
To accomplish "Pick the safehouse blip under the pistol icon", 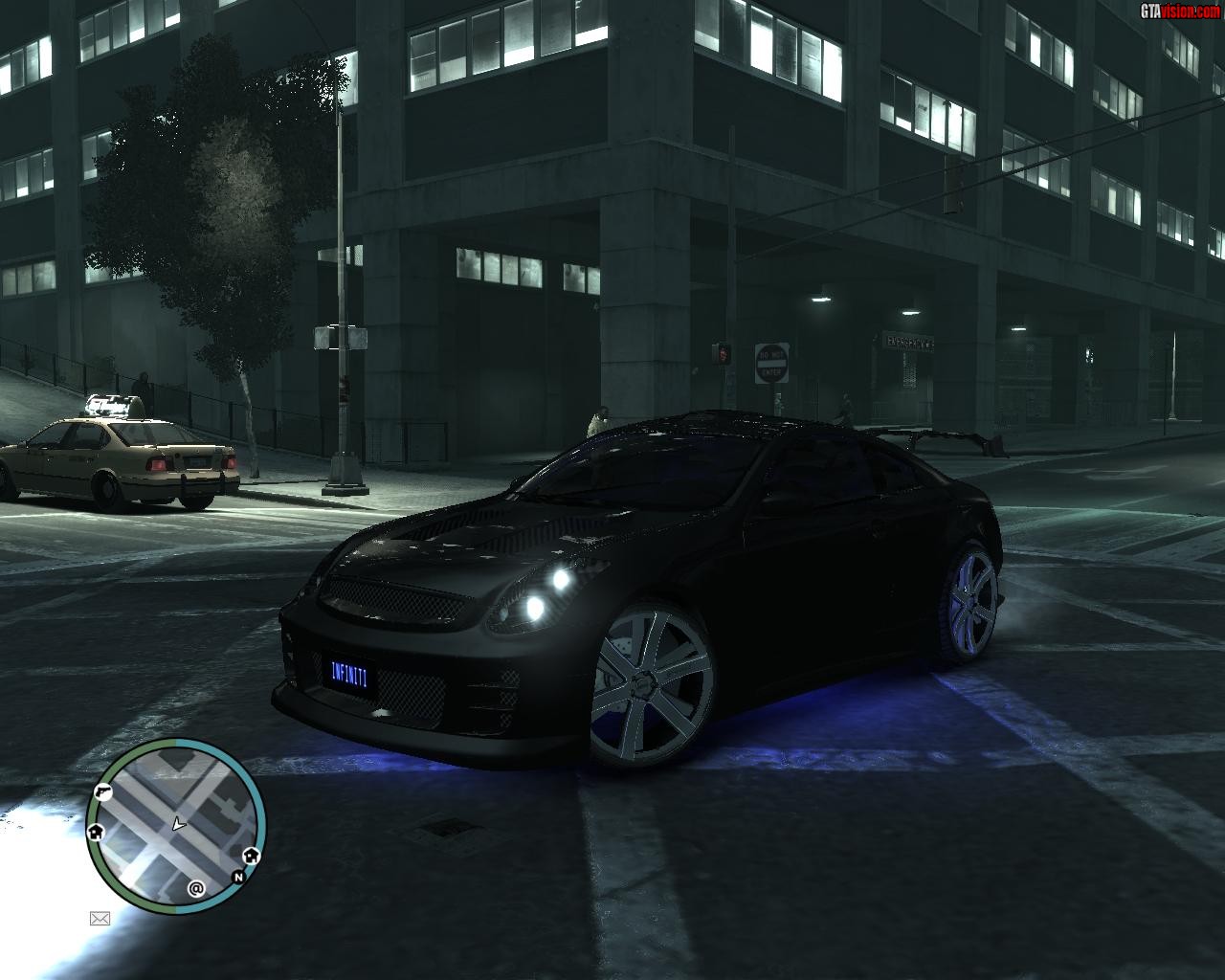I will [x=96, y=832].
